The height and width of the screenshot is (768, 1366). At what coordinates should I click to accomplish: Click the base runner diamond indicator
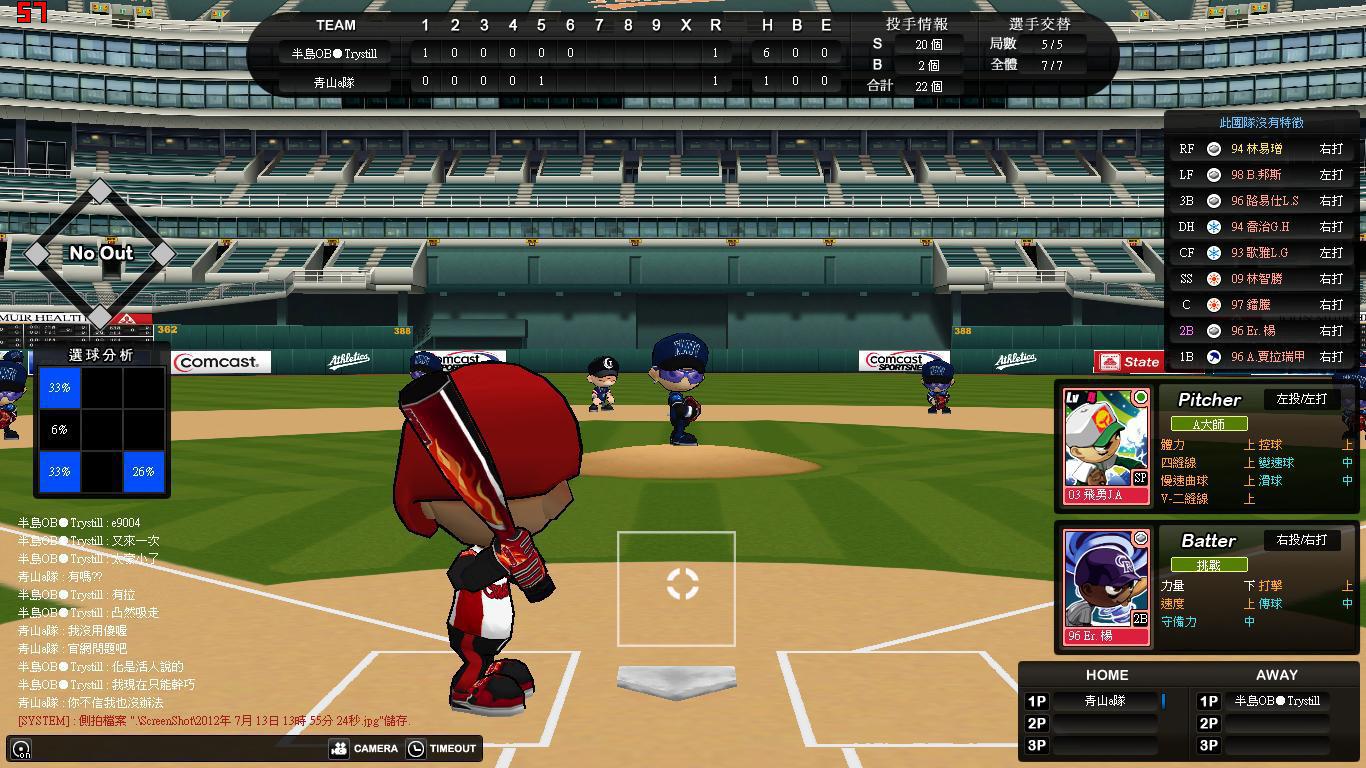(x=100, y=253)
